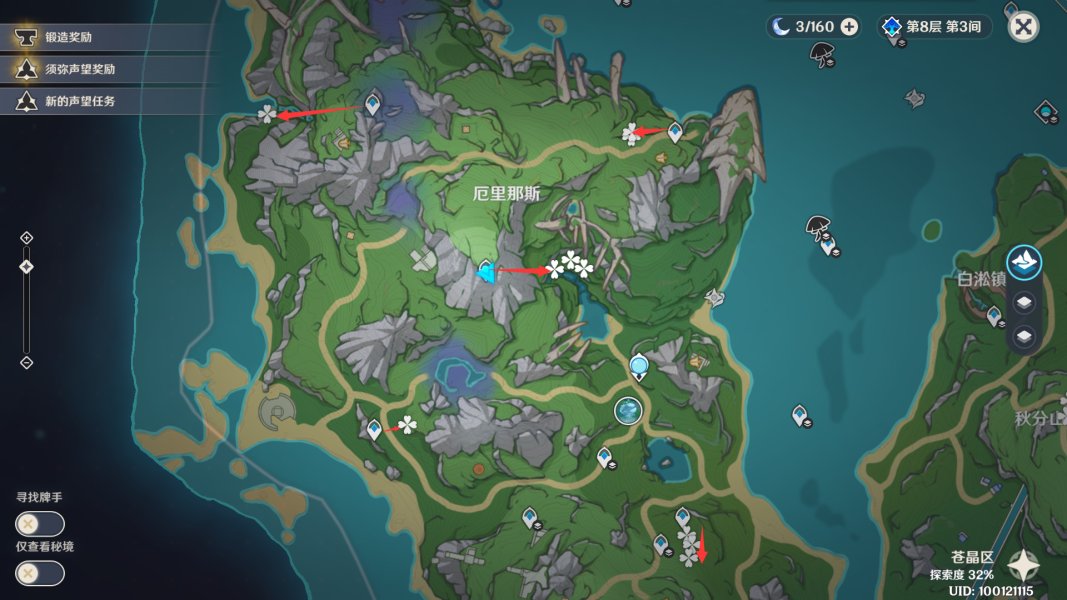Add resin with the plus button
1067x600 pixels.
click(x=849, y=27)
